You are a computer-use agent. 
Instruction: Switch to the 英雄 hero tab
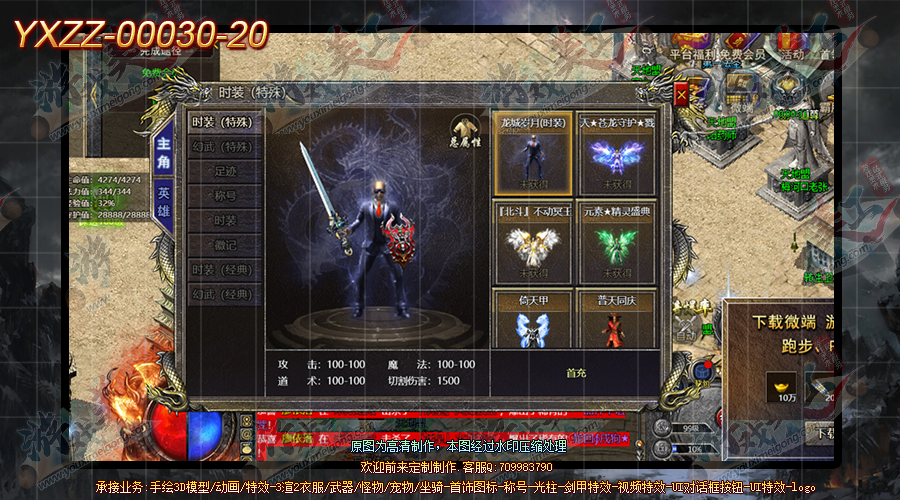[x=164, y=202]
